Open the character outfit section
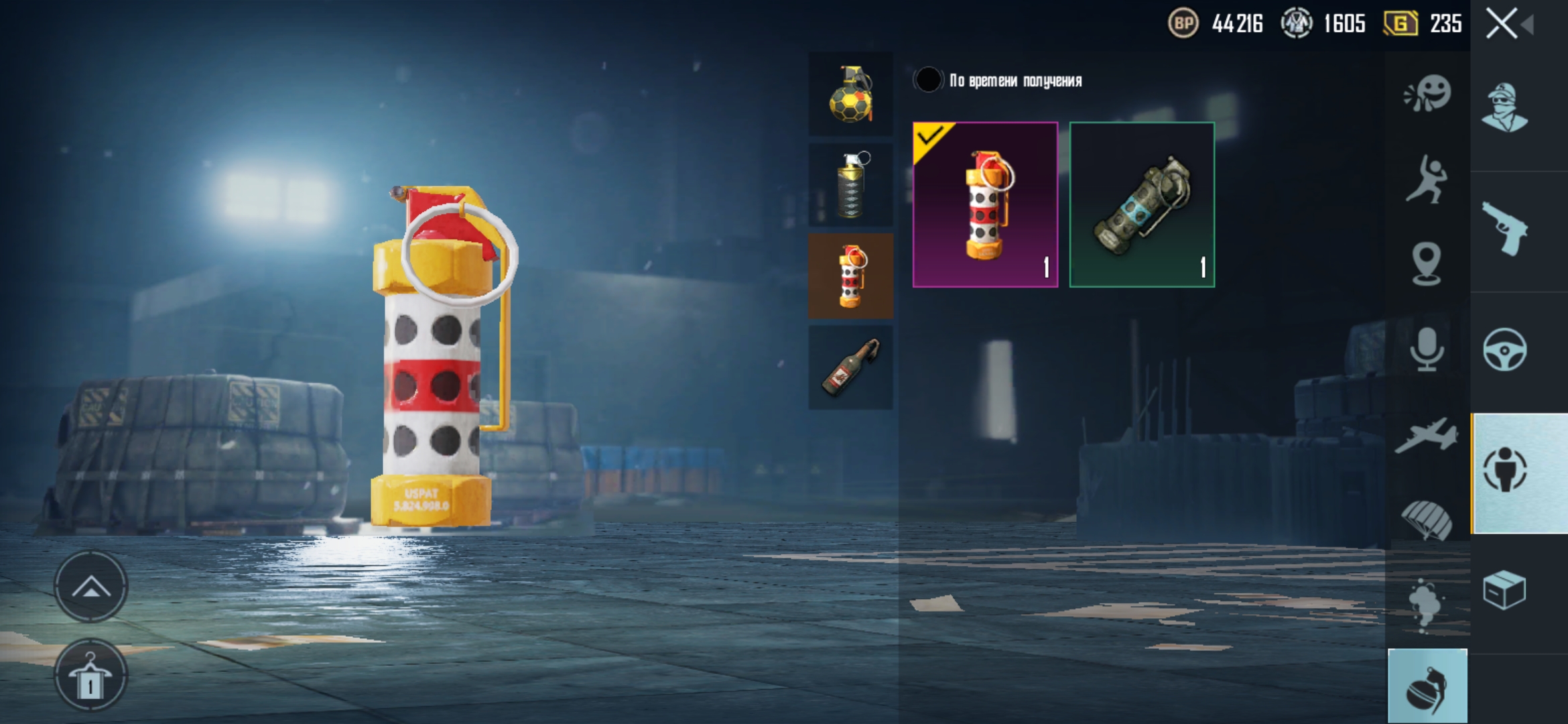This screenshot has width=1568, height=724. pos(1505,109)
